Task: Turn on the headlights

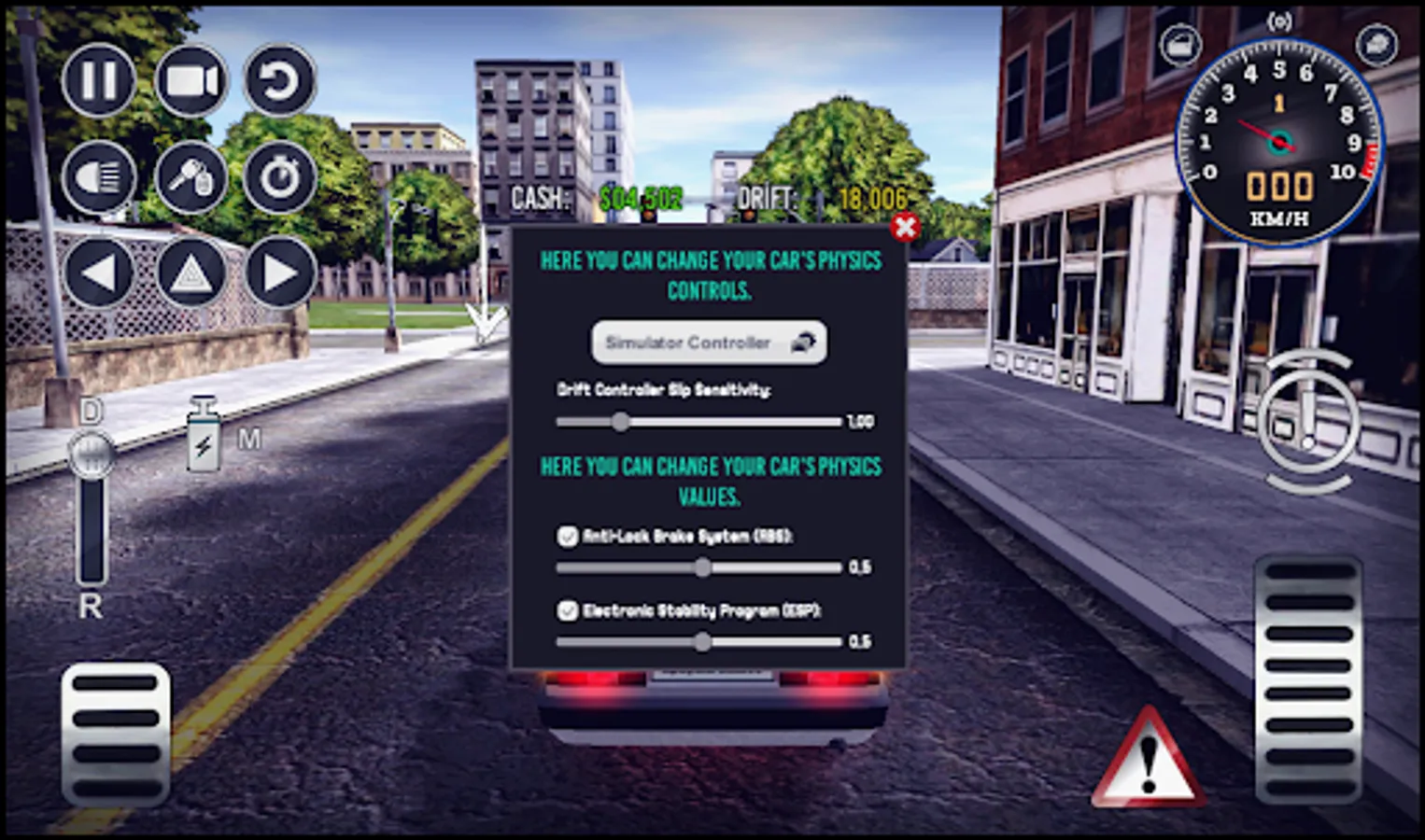Action: point(98,177)
